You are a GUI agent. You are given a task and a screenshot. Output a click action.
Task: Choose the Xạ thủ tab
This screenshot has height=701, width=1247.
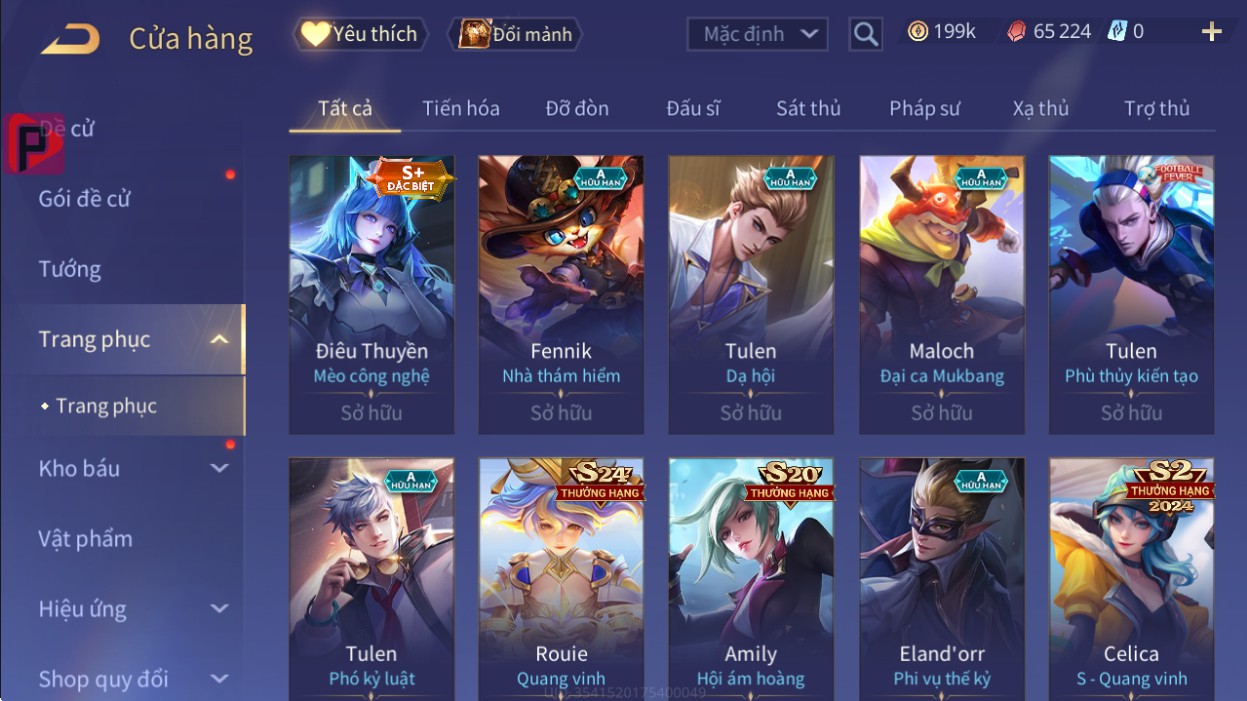(1040, 108)
